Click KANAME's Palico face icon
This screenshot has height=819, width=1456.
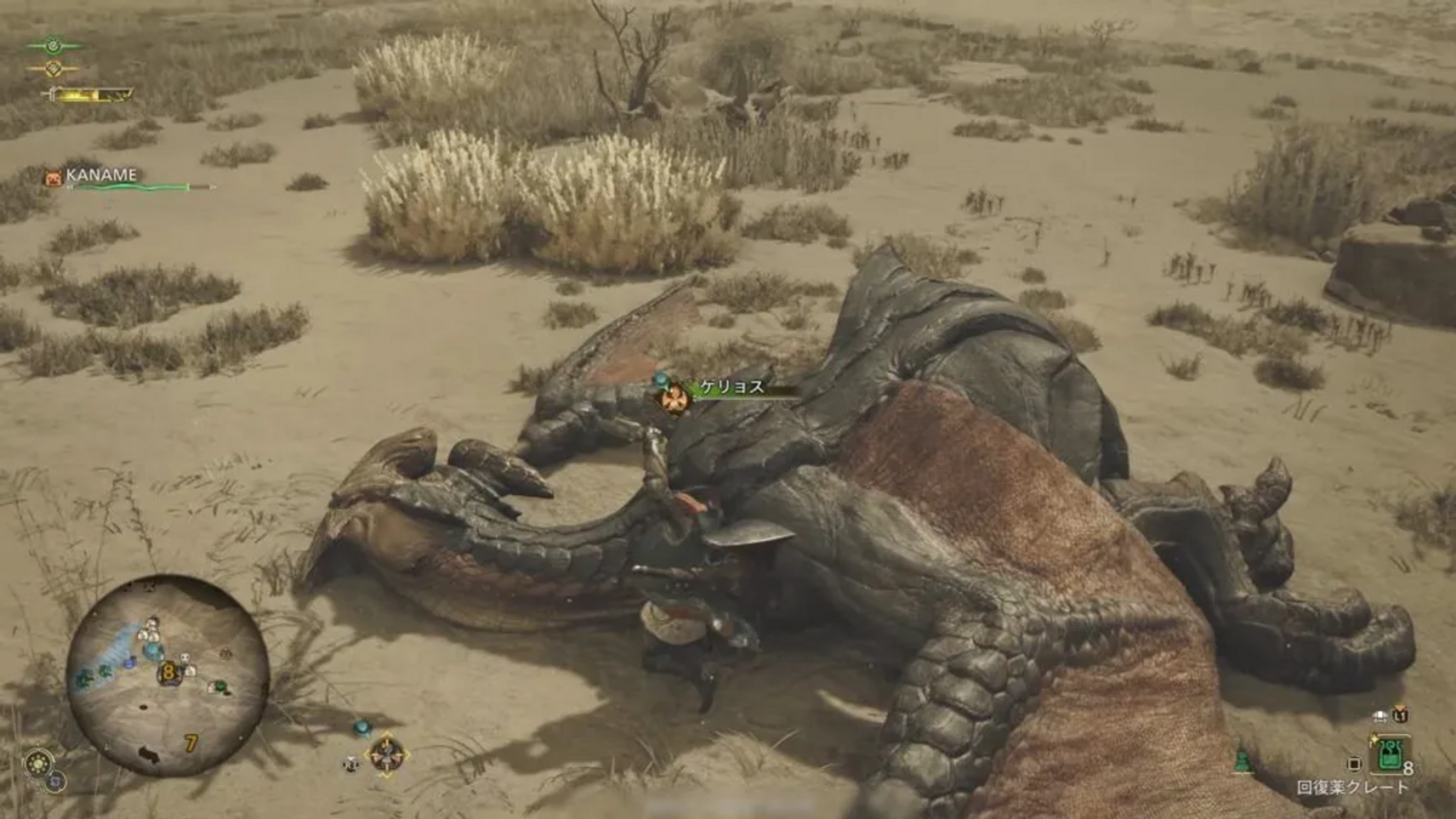coord(53,177)
